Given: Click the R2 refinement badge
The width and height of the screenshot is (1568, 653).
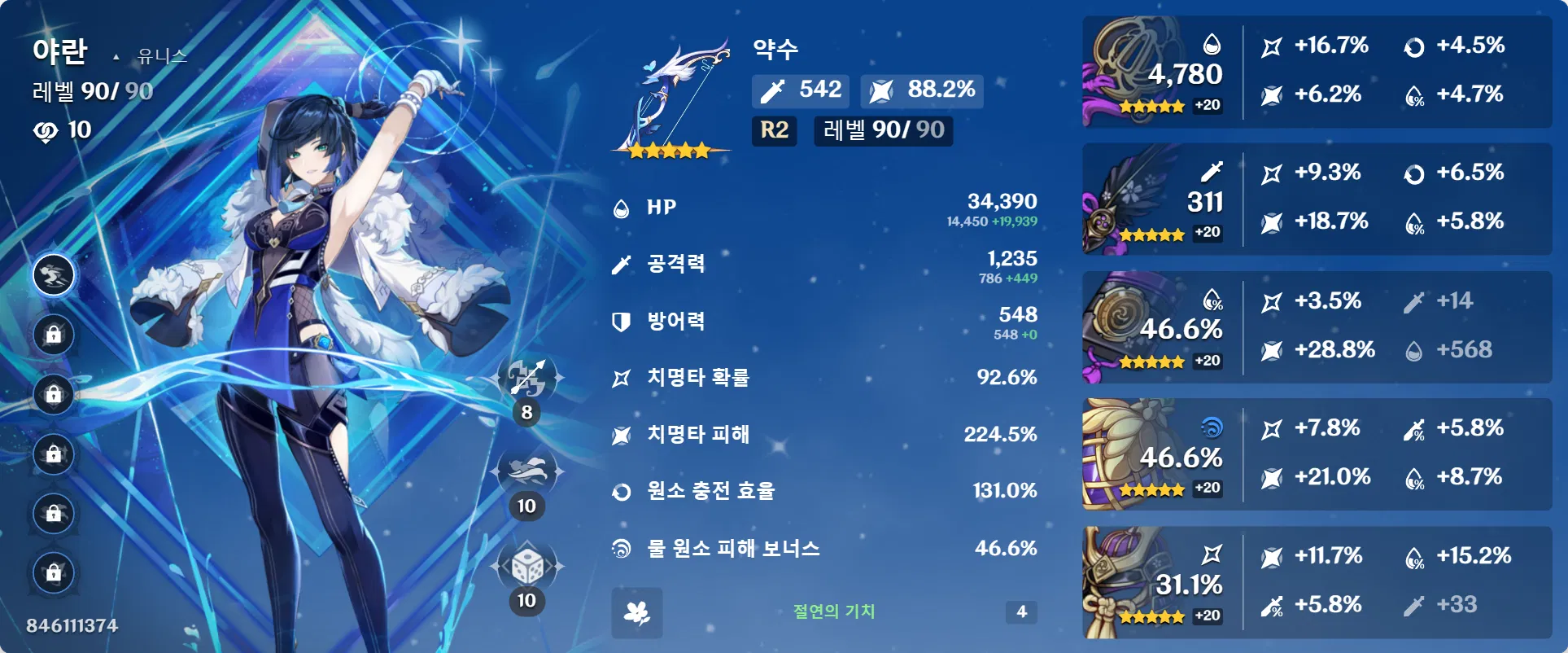Looking at the screenshot, I should 773,131.
